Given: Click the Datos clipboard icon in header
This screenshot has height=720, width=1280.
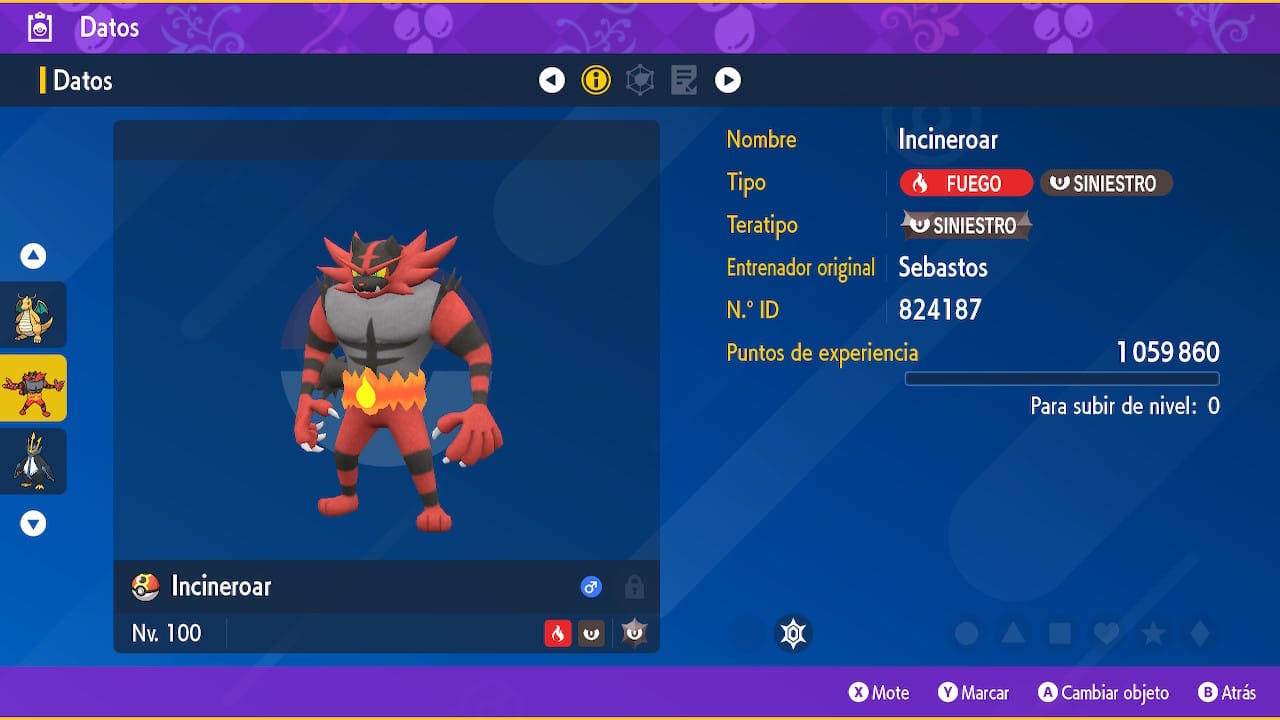Looking at the screenshot, I should [x=40, y=27].
